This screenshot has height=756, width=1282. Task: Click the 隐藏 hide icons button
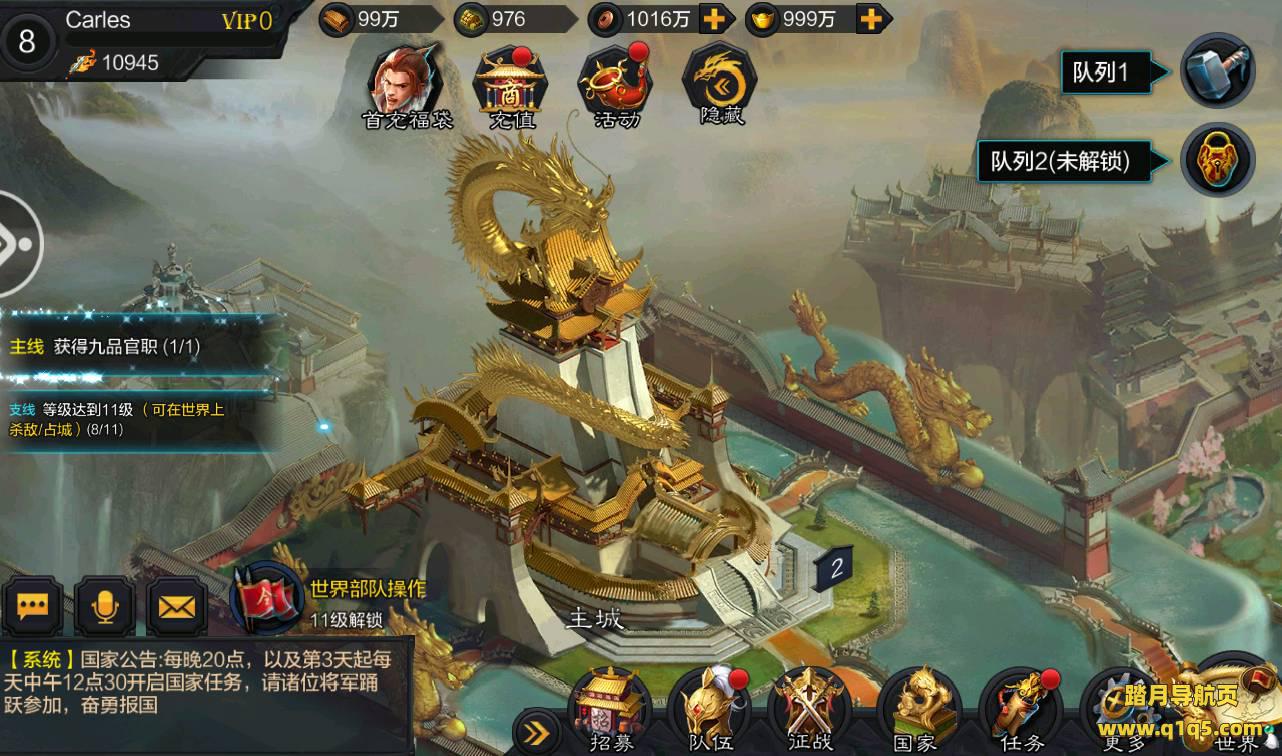tap(720, 82)
